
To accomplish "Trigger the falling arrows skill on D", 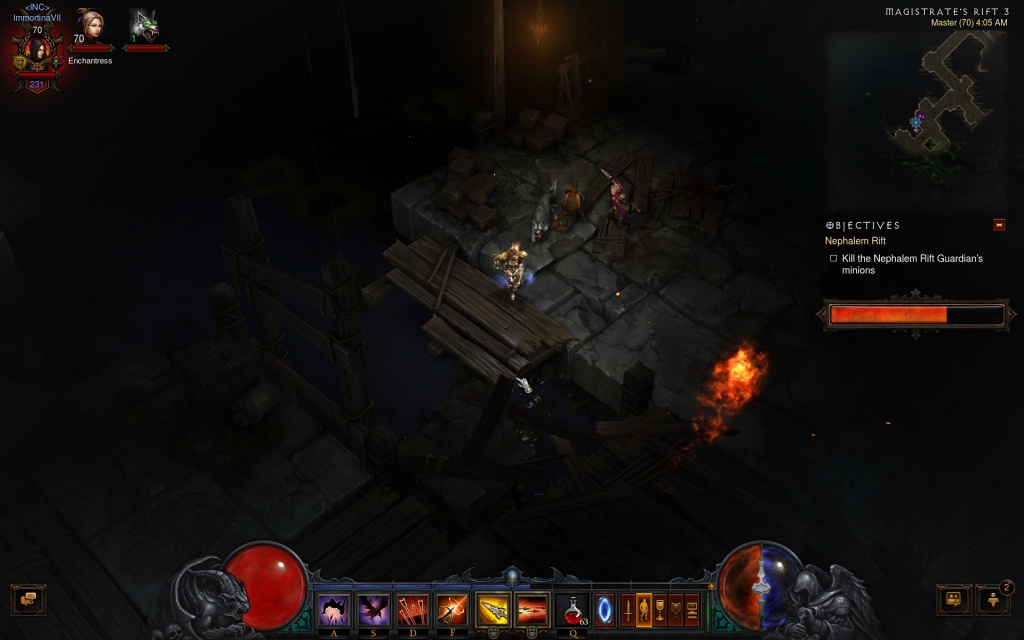I will point(412,609).
